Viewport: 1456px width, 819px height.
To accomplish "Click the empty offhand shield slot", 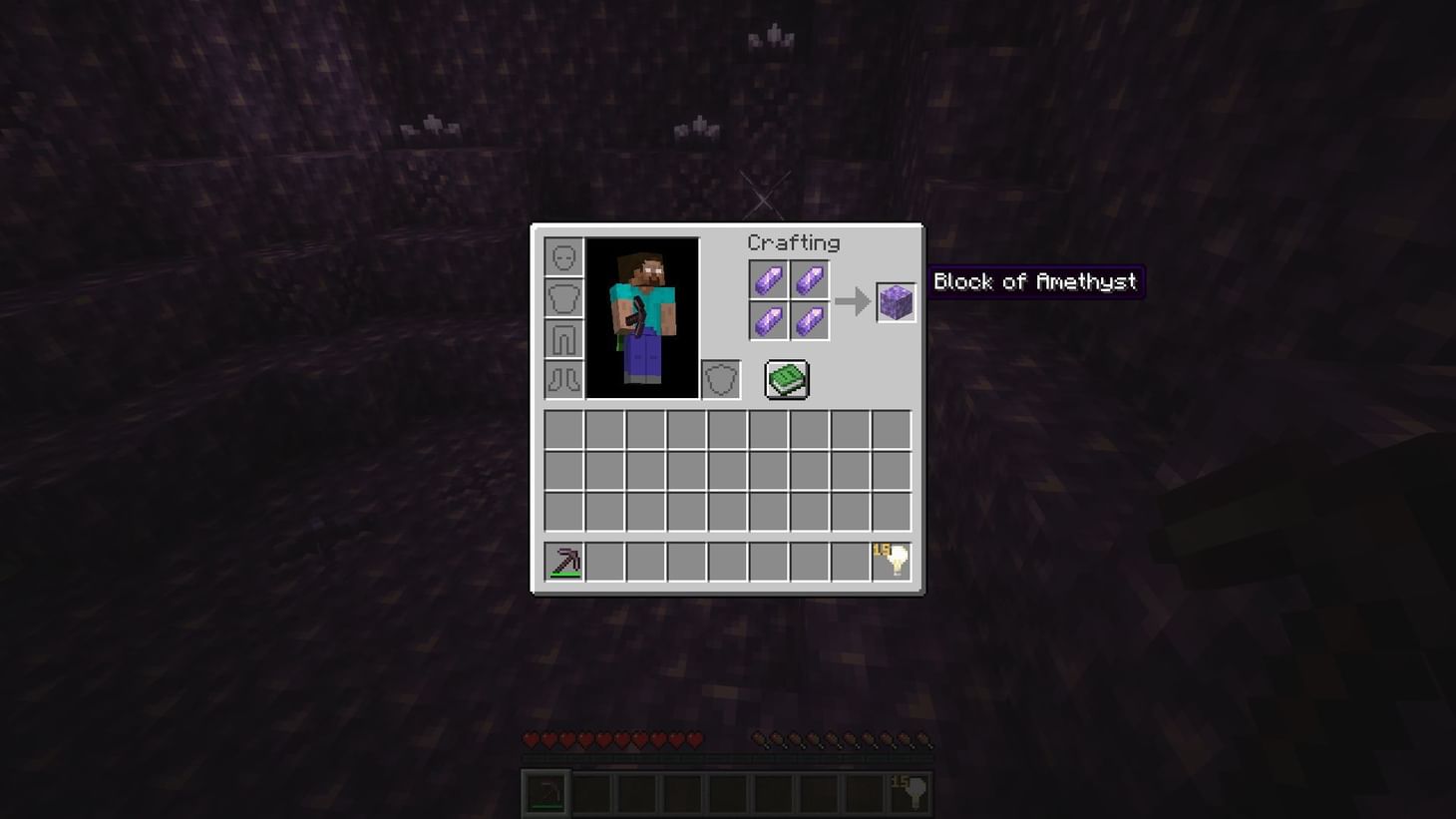I will [x=720, y=379].
